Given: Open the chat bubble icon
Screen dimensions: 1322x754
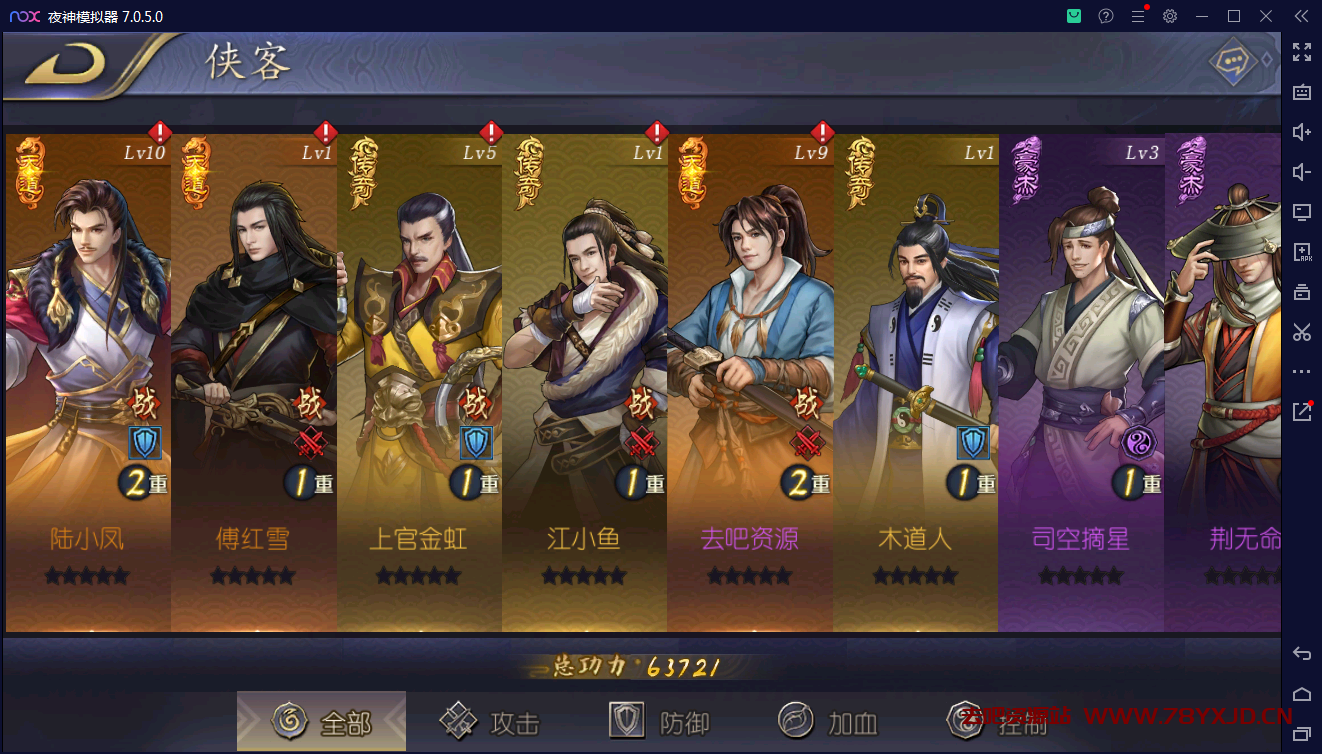Looking at the screenshot, I should 1233,62.
